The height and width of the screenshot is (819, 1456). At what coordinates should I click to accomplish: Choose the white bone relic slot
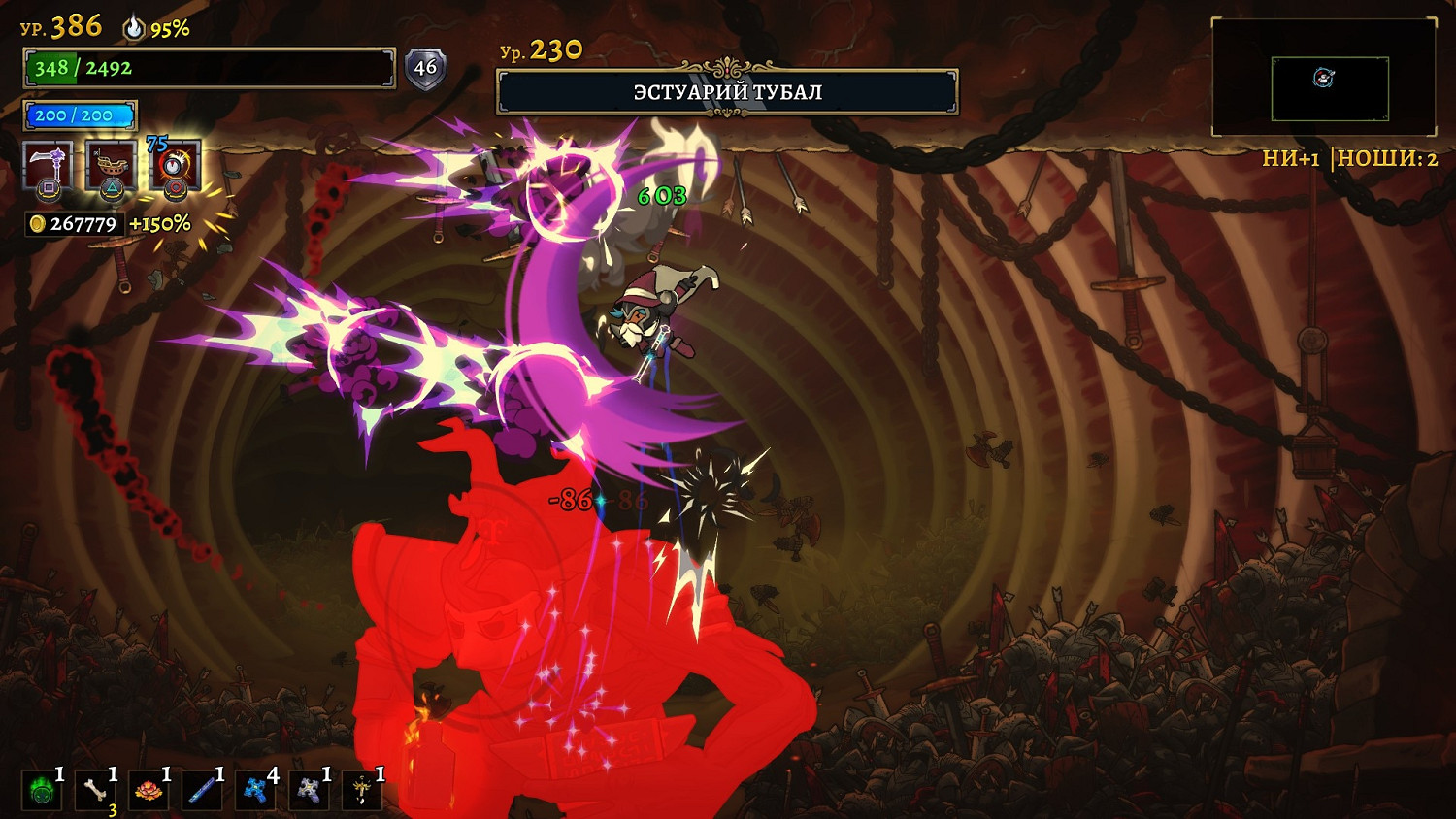pyautogui.click(x=95, y=791)
